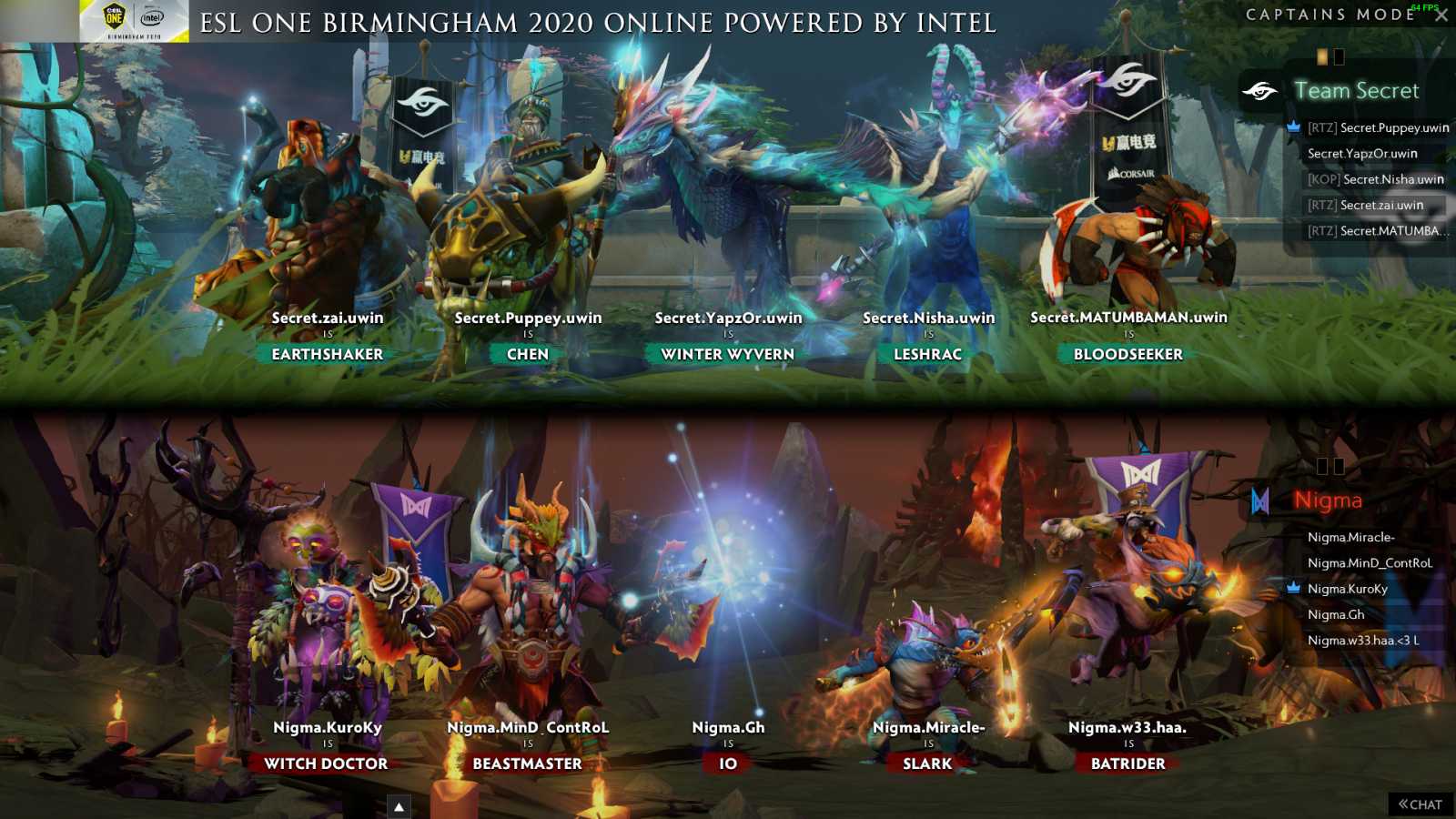The height and width of the screenshot is (819, 1456).
Task: Click Nigma.w33.haa in the player list
Action: coord(1362,640)
